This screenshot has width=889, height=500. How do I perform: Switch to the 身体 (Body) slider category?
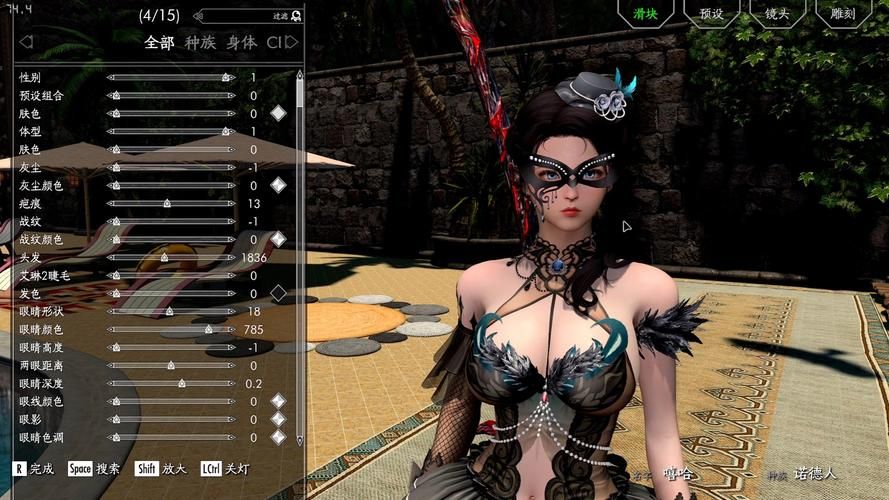coord(241,42)
